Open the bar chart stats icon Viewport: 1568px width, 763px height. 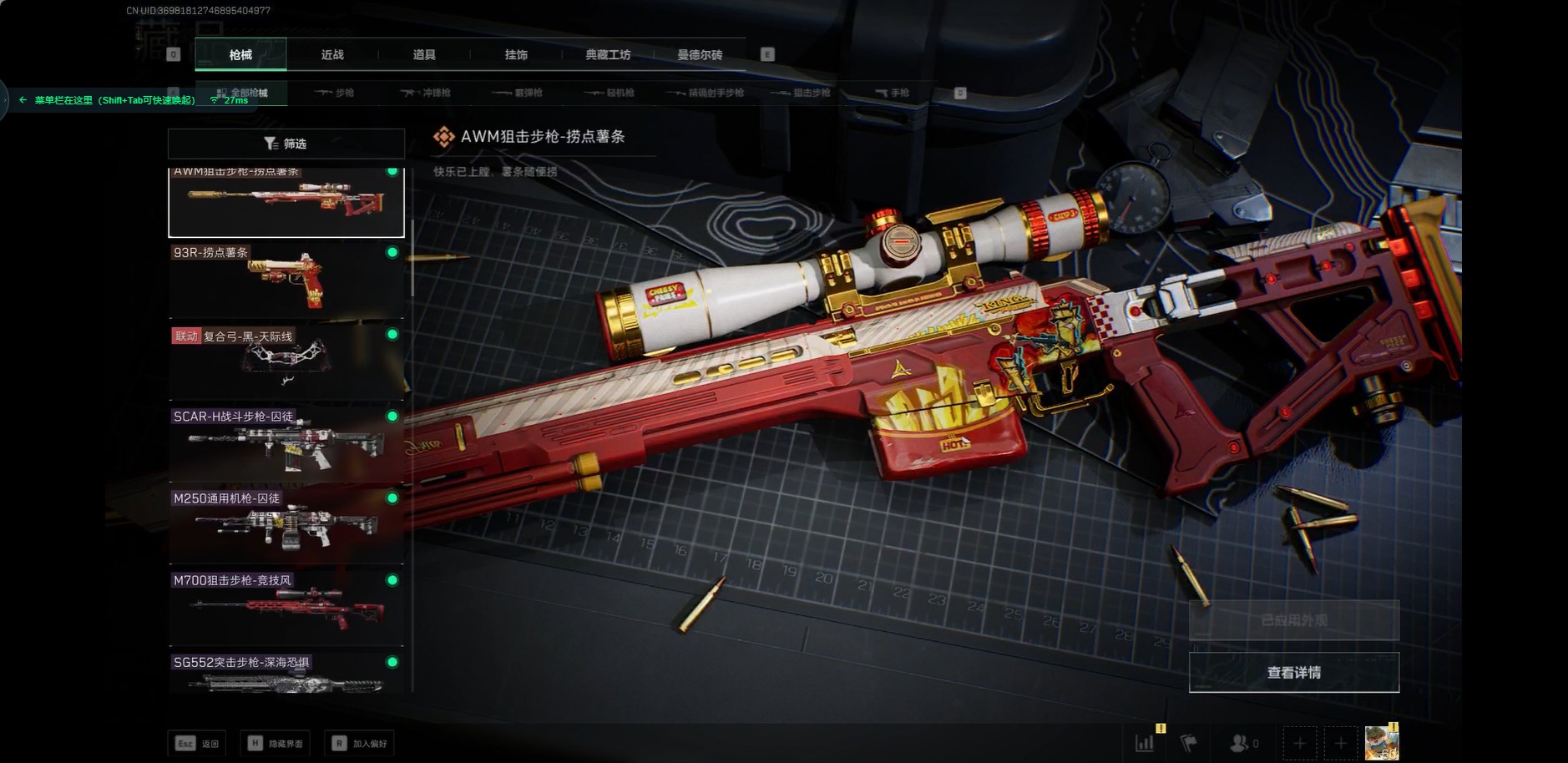(x=1145, y=743)
